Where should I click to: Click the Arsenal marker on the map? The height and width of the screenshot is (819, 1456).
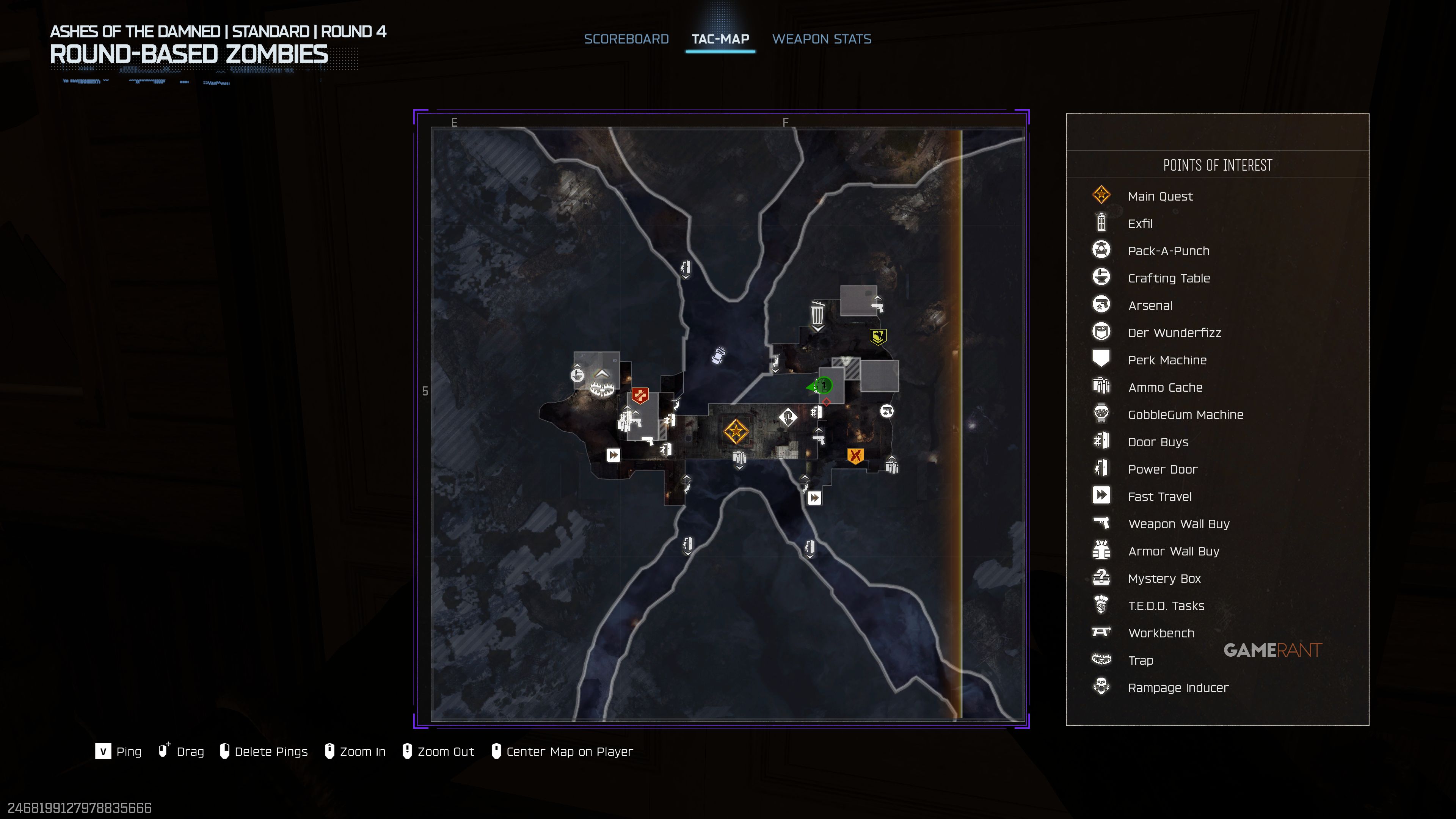[x=886, y=411]
